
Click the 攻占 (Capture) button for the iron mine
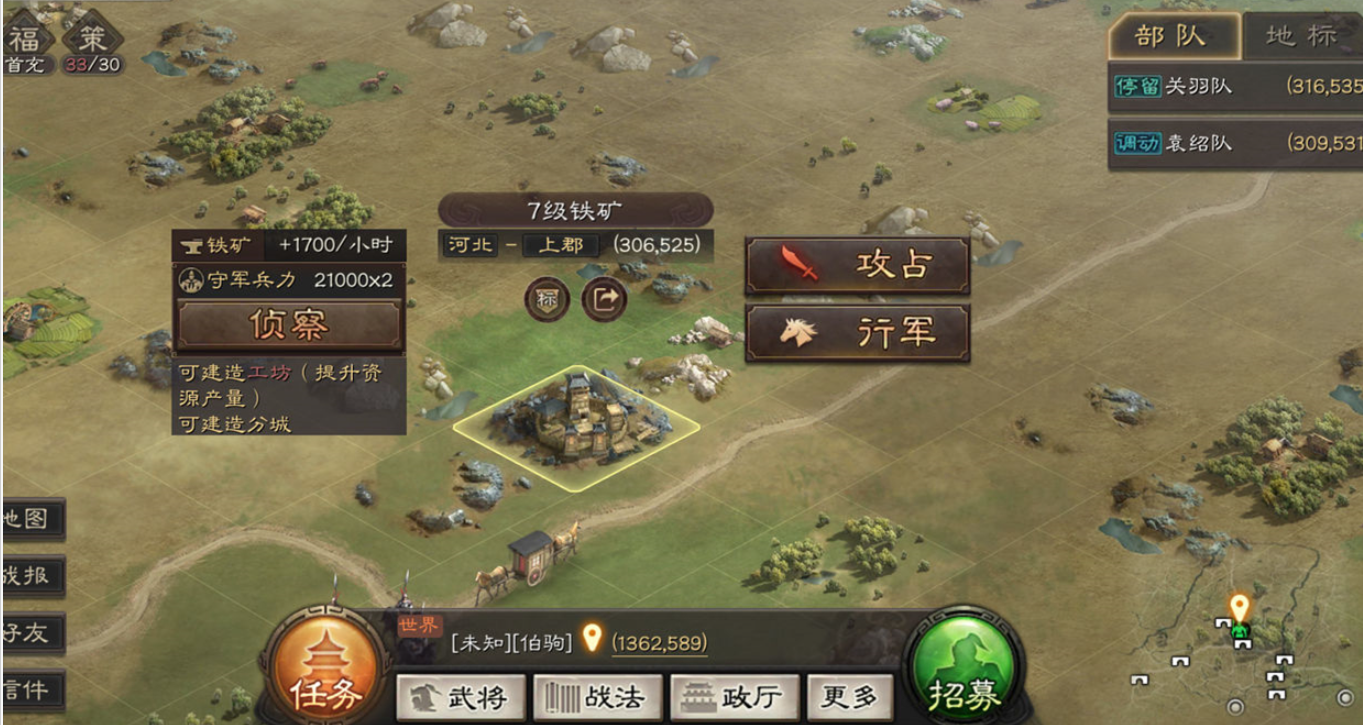pyautogui.click(x=858, y=267)
